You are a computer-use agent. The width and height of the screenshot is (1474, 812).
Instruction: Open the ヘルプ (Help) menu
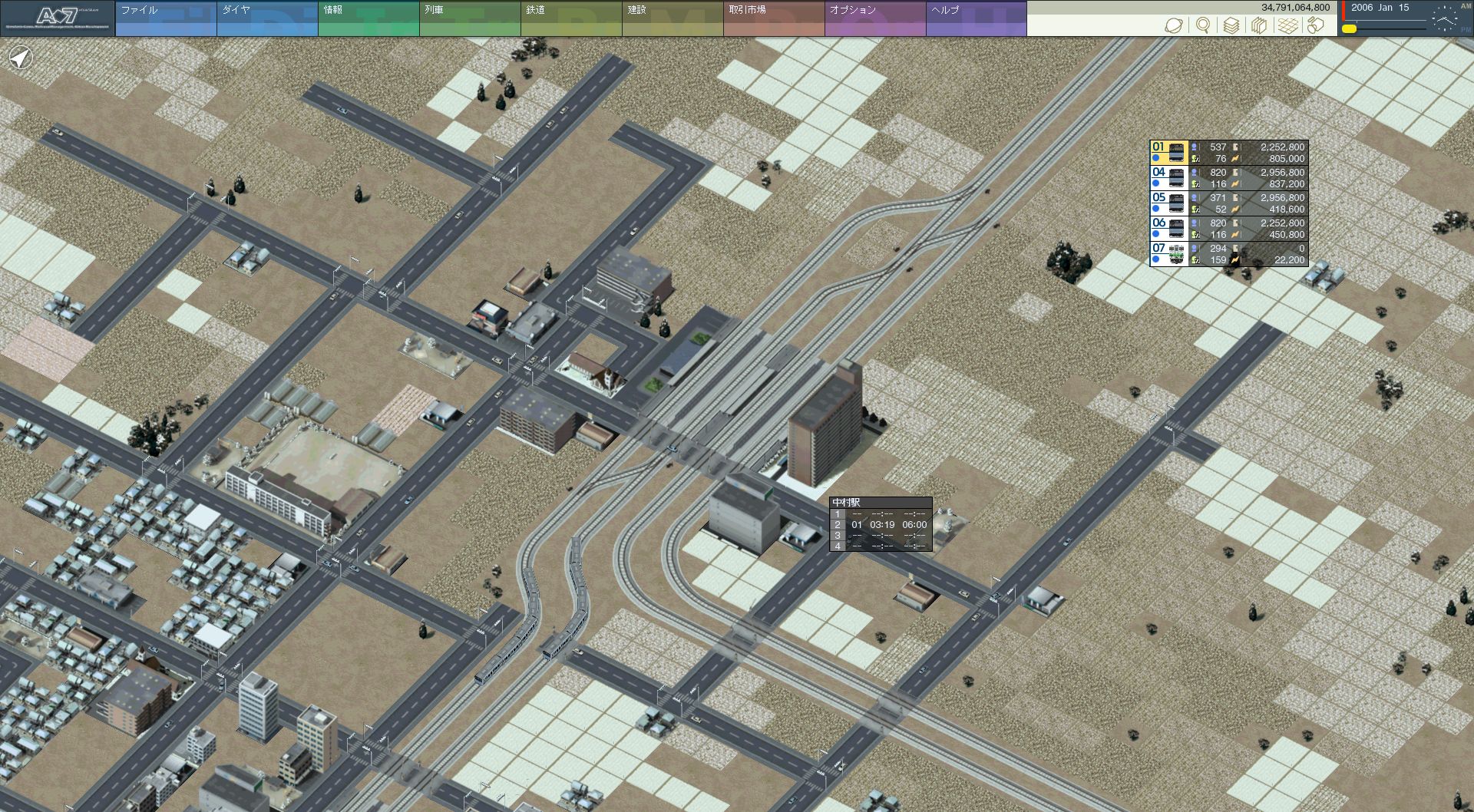(x=976, y=18)
